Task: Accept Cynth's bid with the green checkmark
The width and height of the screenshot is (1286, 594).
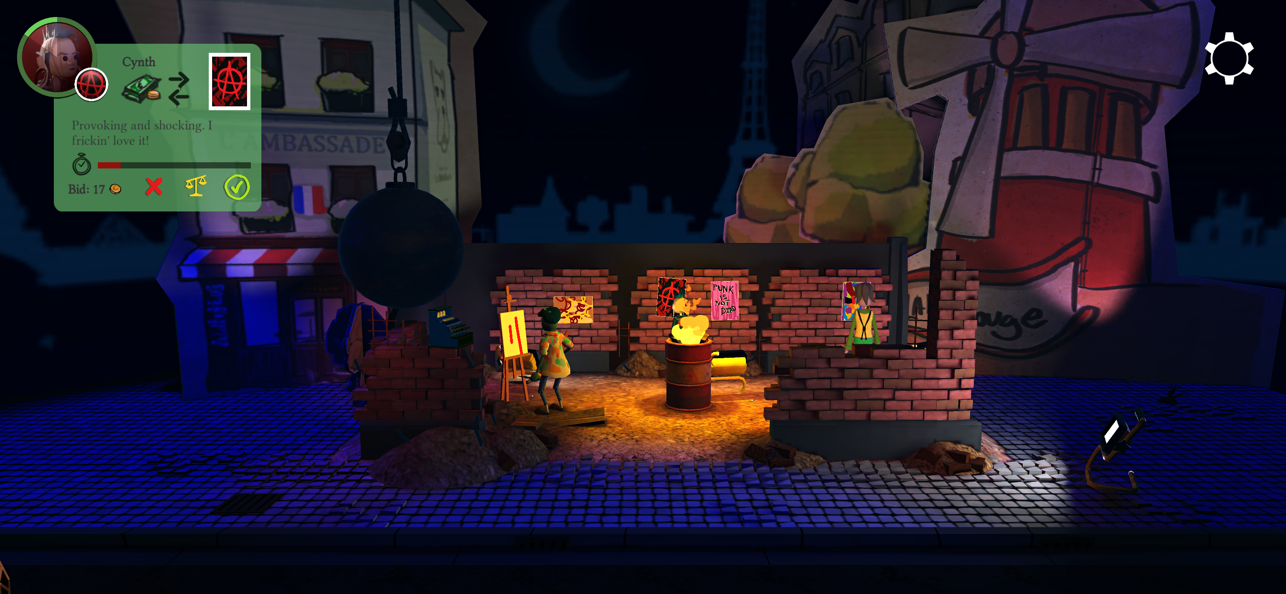Action: tap(237, 187)
